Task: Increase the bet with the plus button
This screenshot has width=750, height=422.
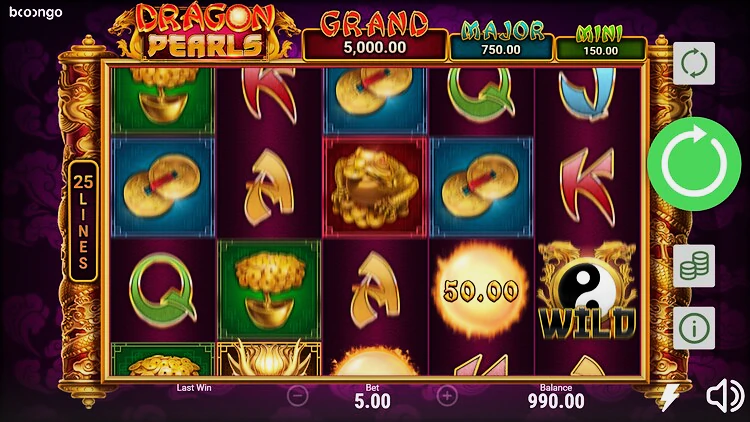Action: pyautogui.click(x=447, y=395)
